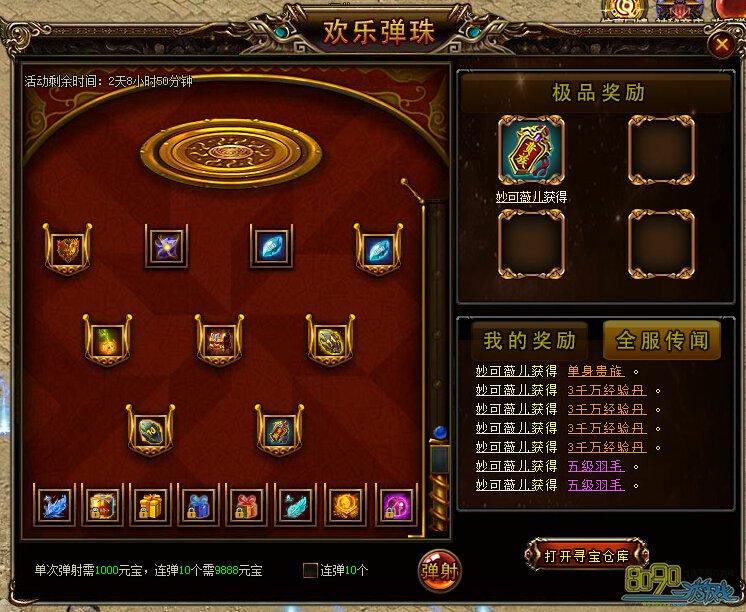This screenshot has height=612, width=746.
Task: Choose the blue locked gift box
Action: point(199,505)
